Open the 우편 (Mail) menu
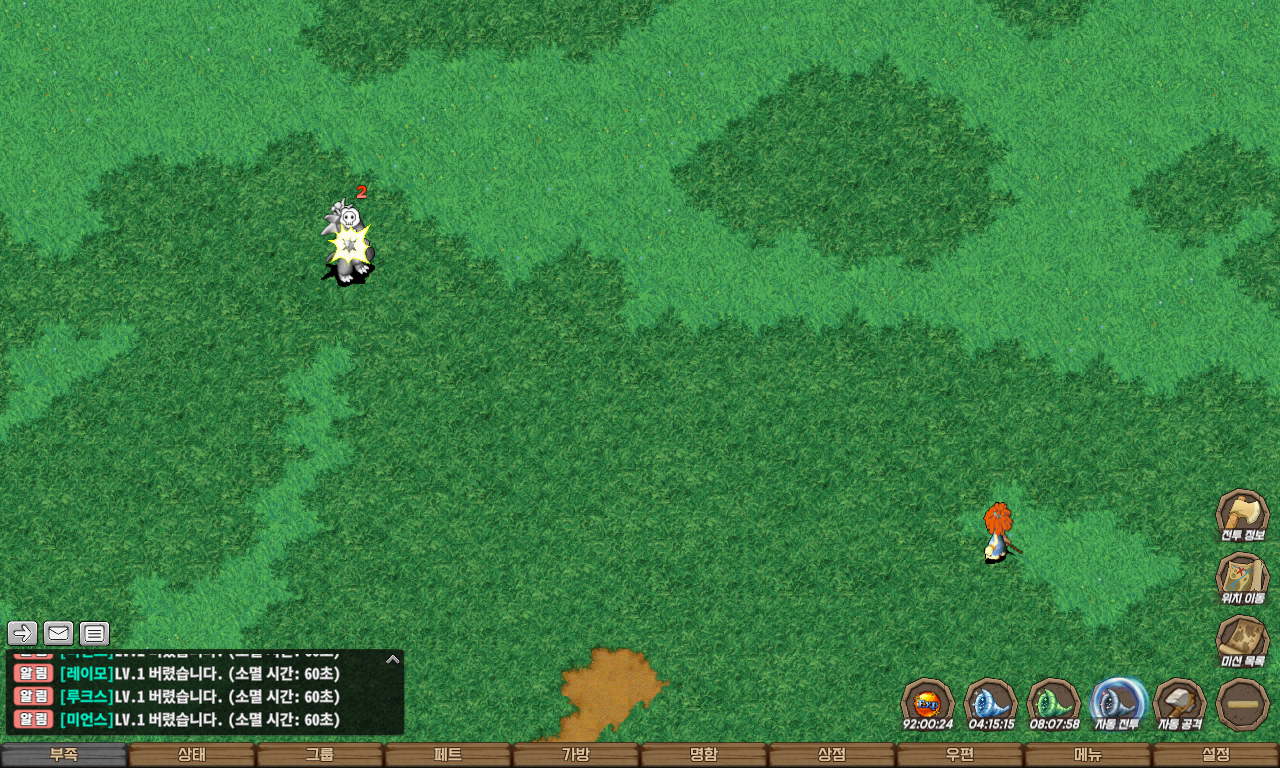1280x768 pixels. [960, 755]
